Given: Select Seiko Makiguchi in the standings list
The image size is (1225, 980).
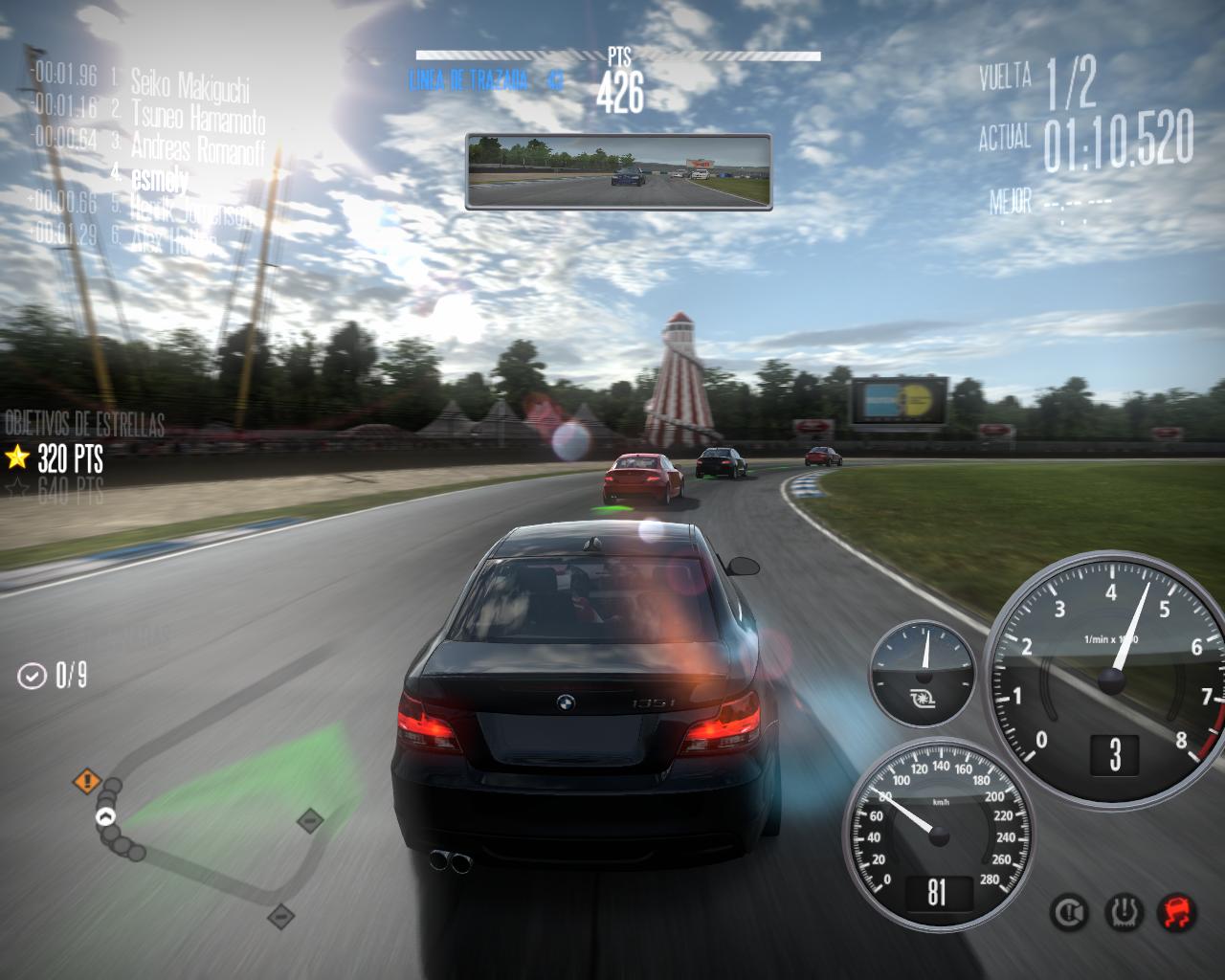Looking at the screenshot, I should pyautogui.click(x=189, y=82).
